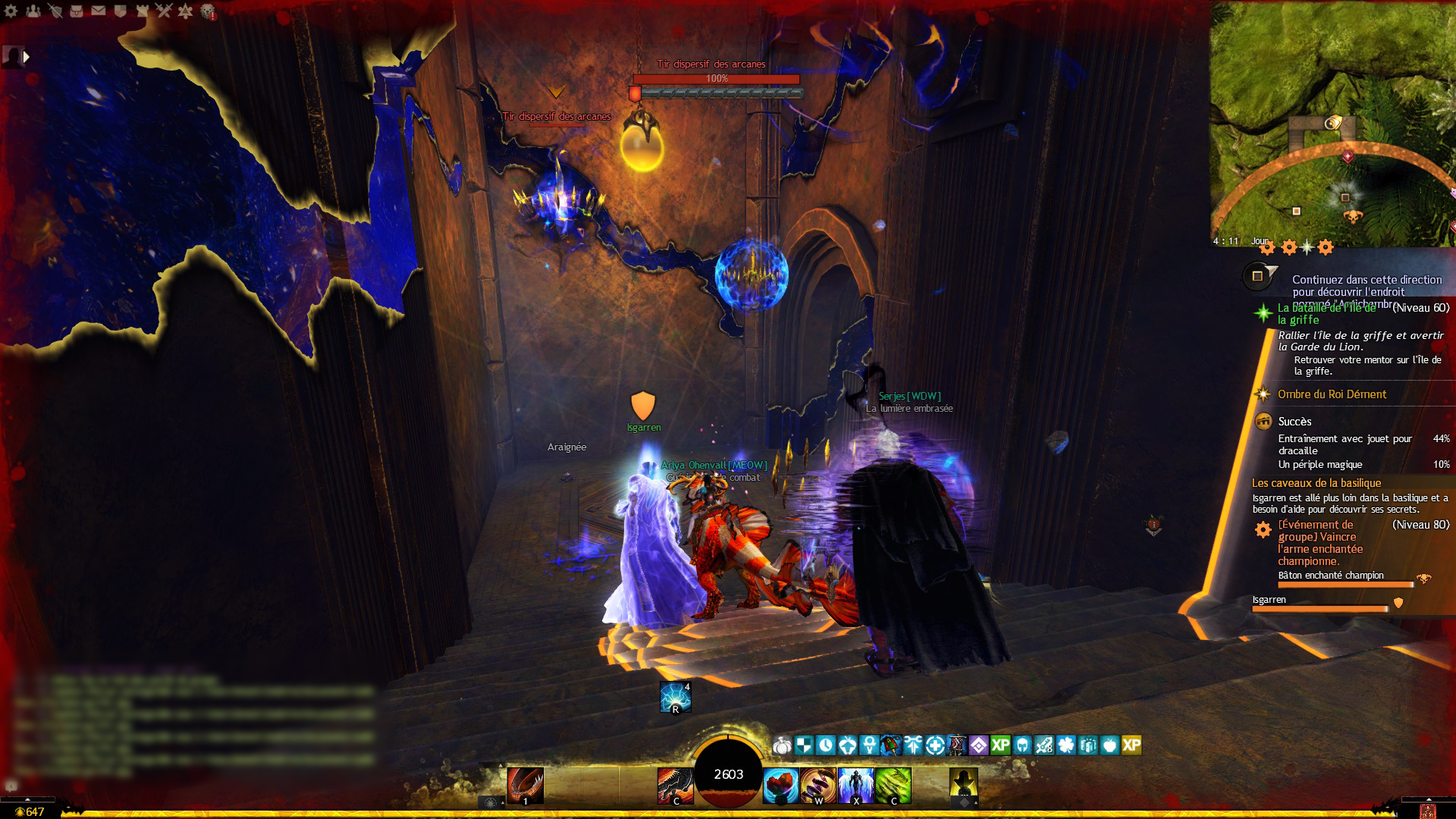Trigger the blue lightning special action skill

pos(675,698)
